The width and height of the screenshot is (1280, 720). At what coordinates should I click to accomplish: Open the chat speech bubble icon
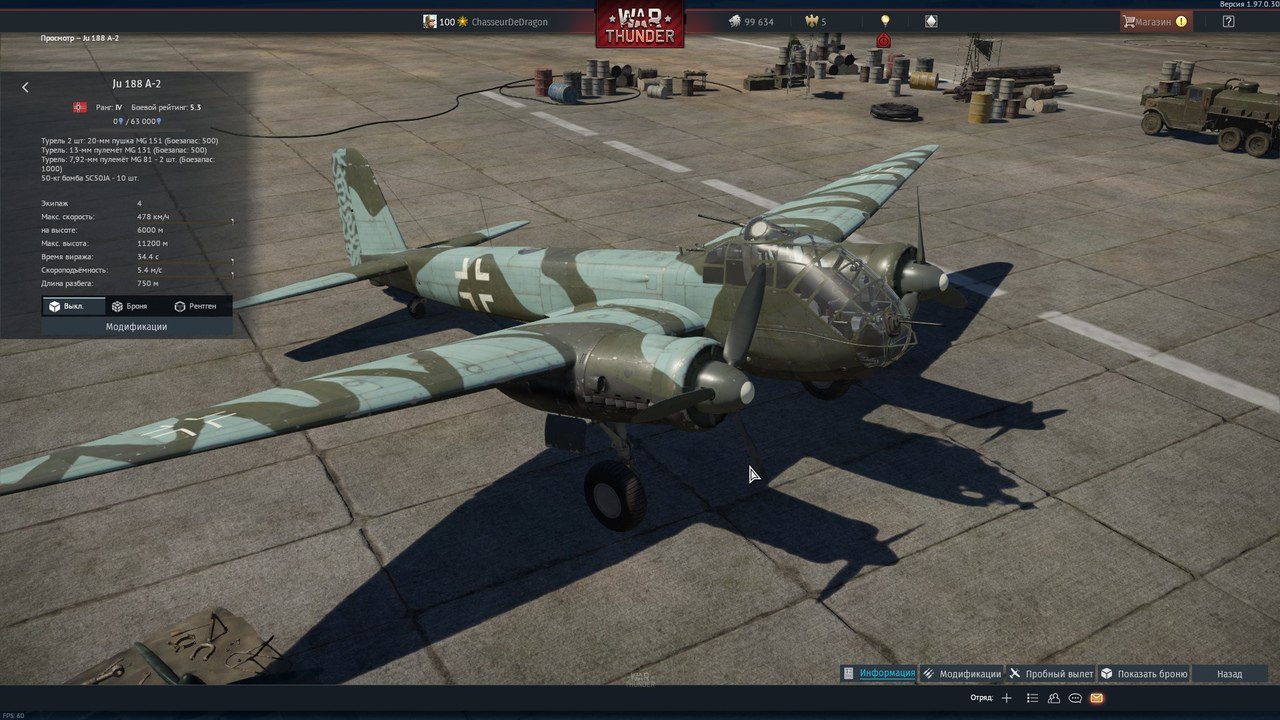pyautogui.click(x=1075, y=698)
